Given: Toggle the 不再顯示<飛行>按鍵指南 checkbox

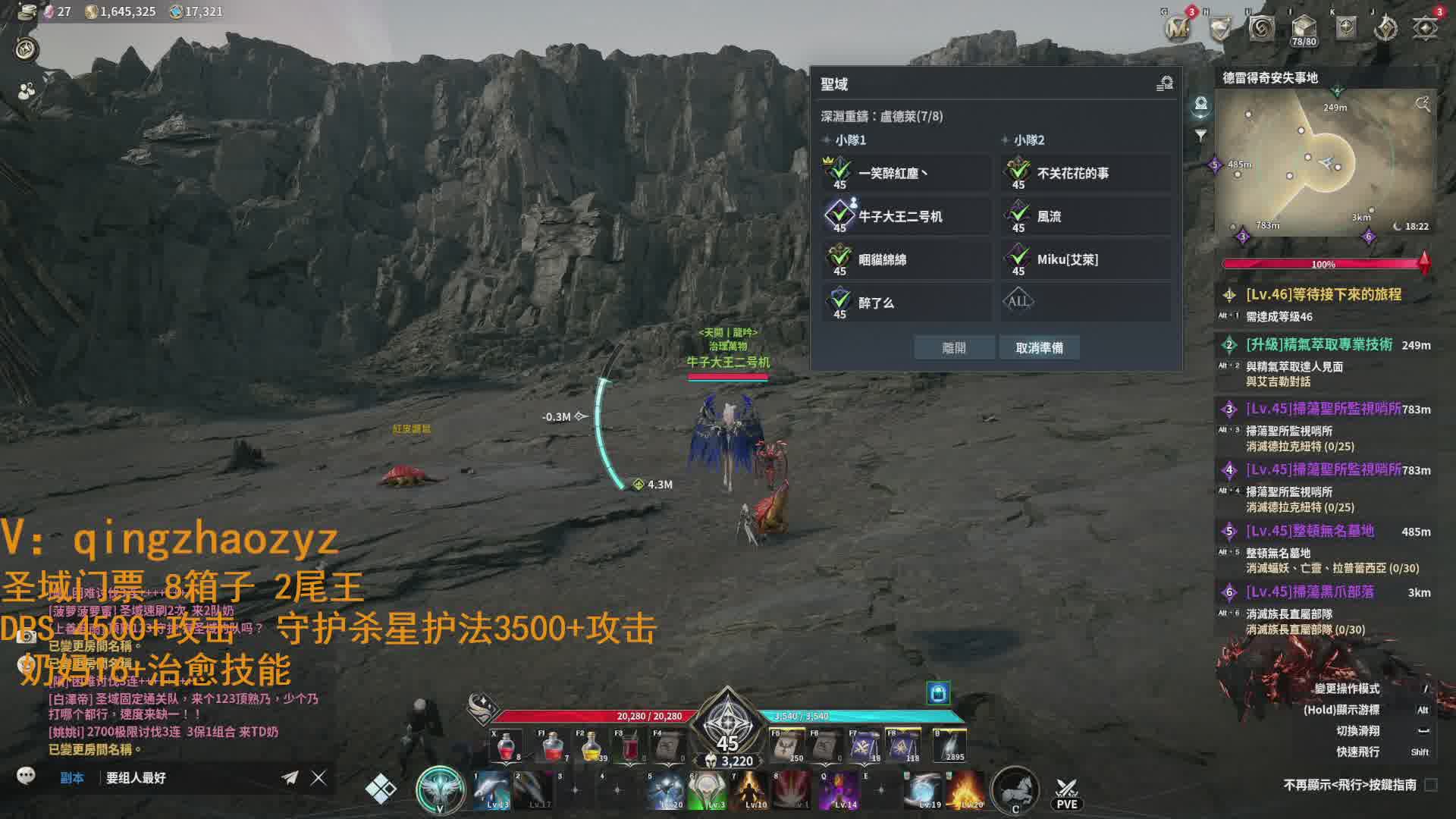Looking at the screenshot, I should (x=1431, y=785).
